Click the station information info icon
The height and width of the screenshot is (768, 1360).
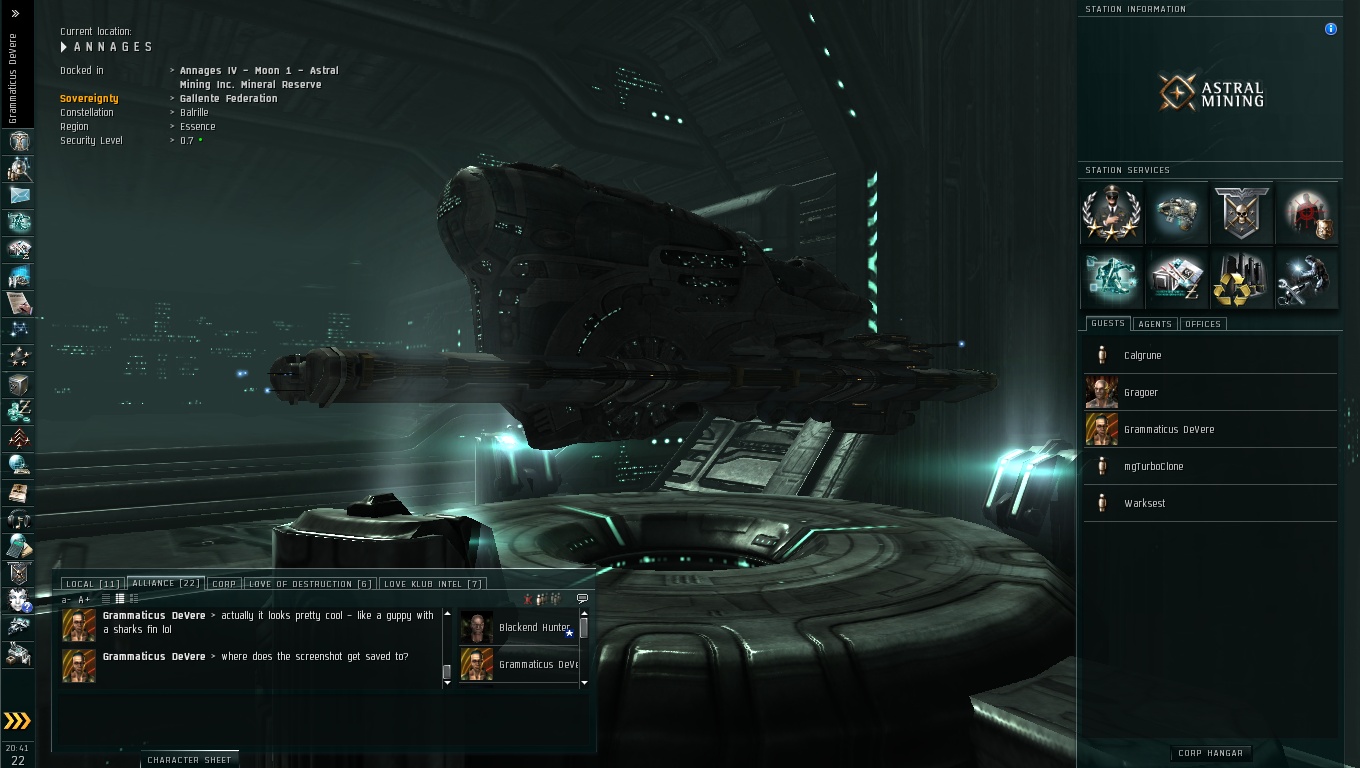1331,29
